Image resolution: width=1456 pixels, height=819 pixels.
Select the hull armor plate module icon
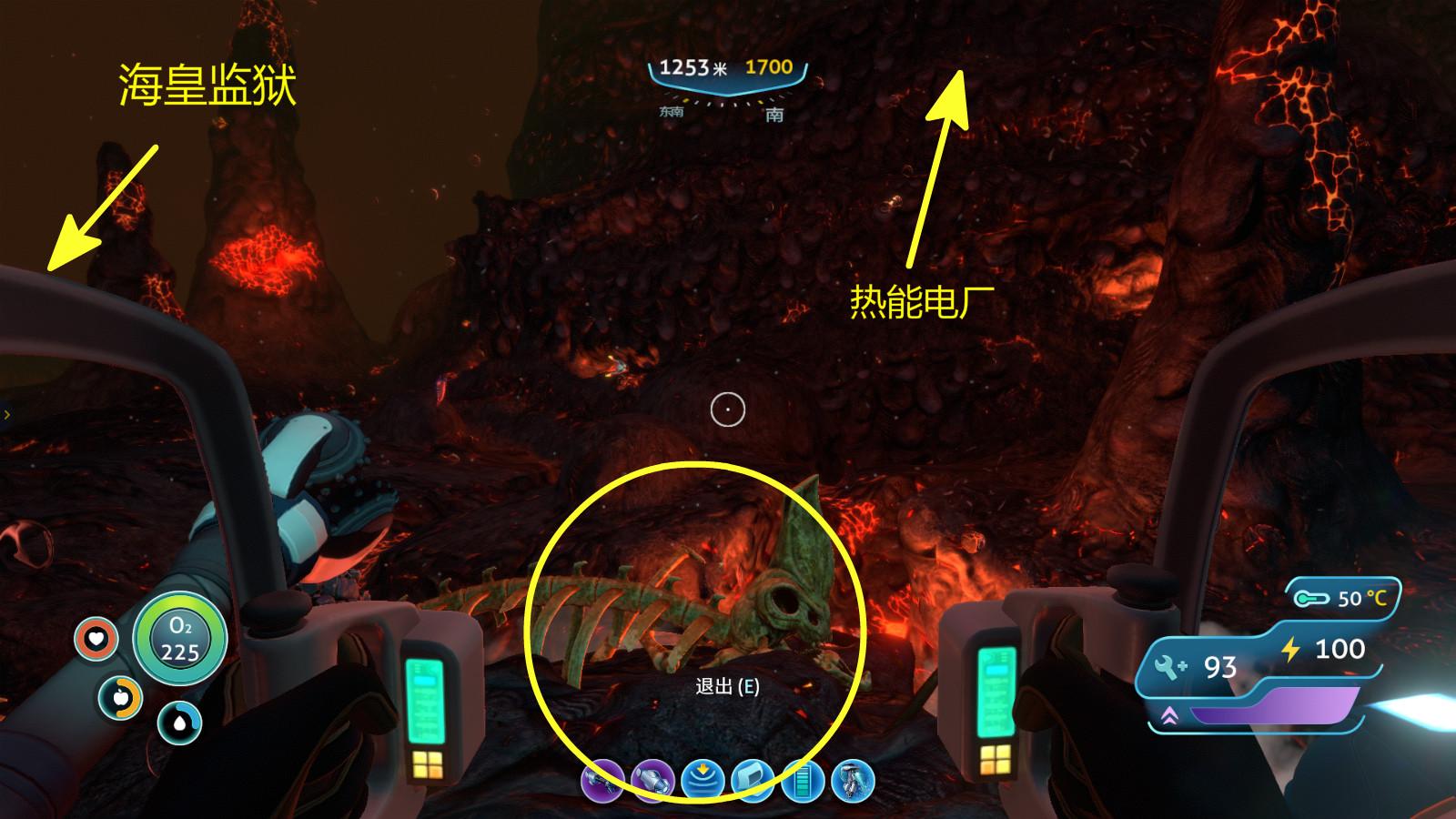click(x=753, y=781)
